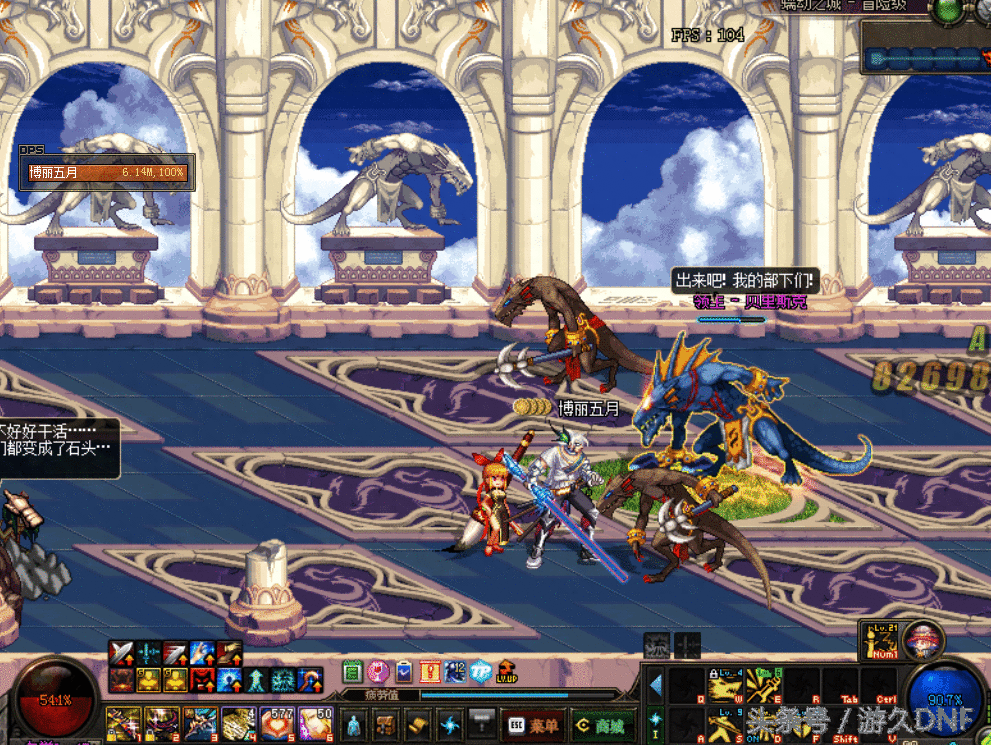
Task: Select quick slot 3 item
Action: click(200, 722)
